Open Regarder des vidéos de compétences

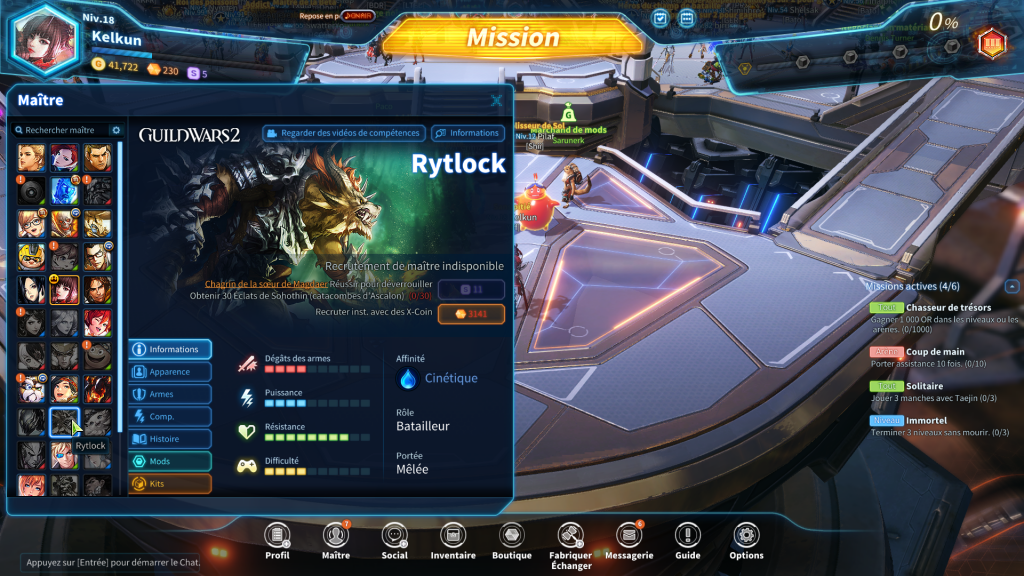(344, 133)
